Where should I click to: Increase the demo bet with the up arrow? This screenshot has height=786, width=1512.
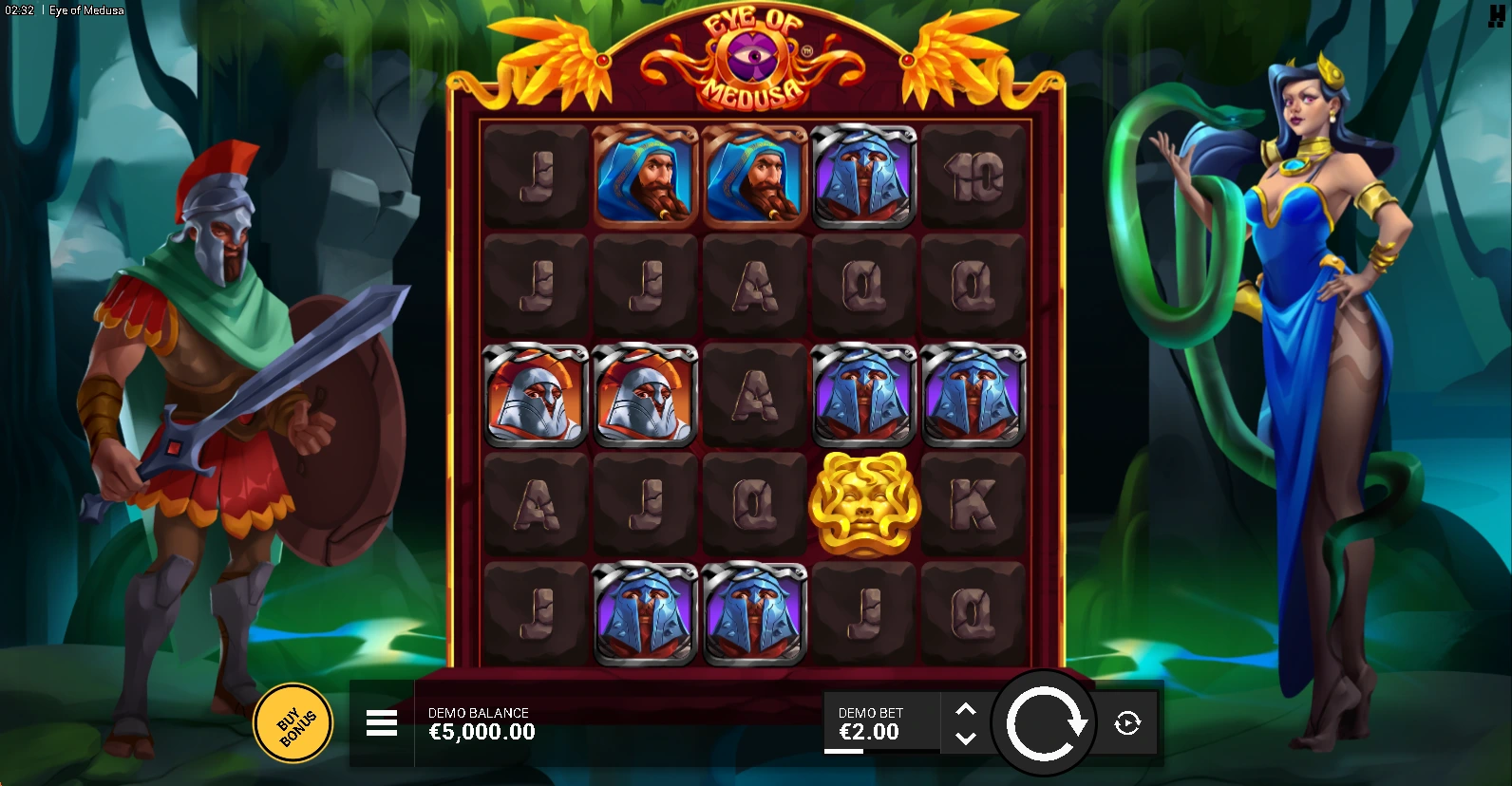965,710
